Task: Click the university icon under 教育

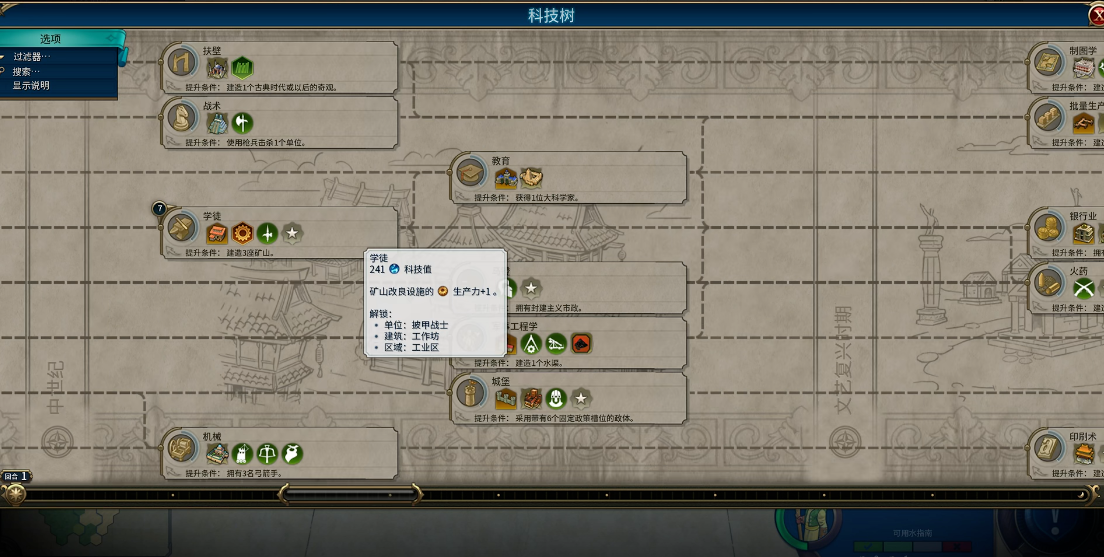Action: [x=505, y=178]
